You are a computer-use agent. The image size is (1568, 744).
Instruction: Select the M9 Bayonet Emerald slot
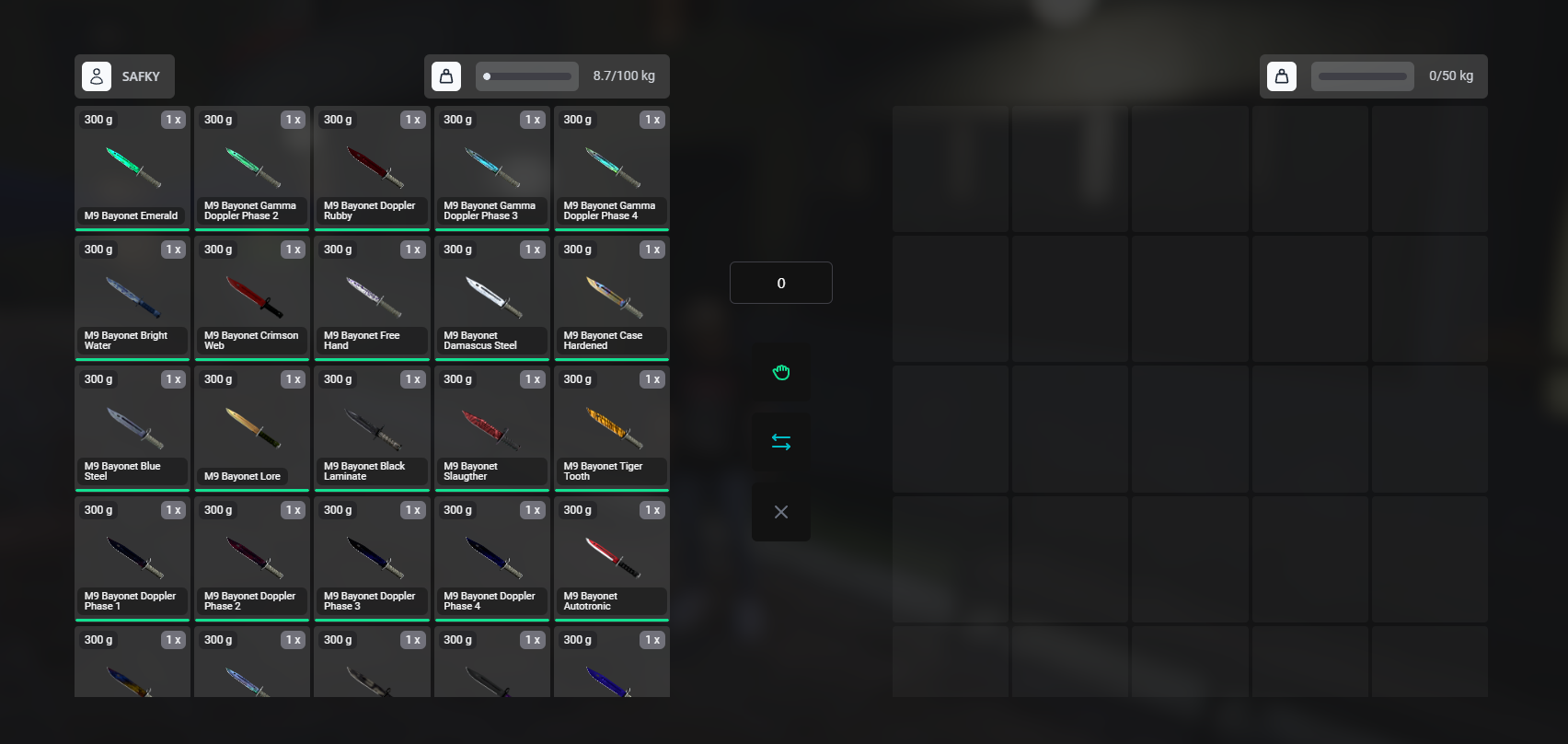click(x=132, y=168)
